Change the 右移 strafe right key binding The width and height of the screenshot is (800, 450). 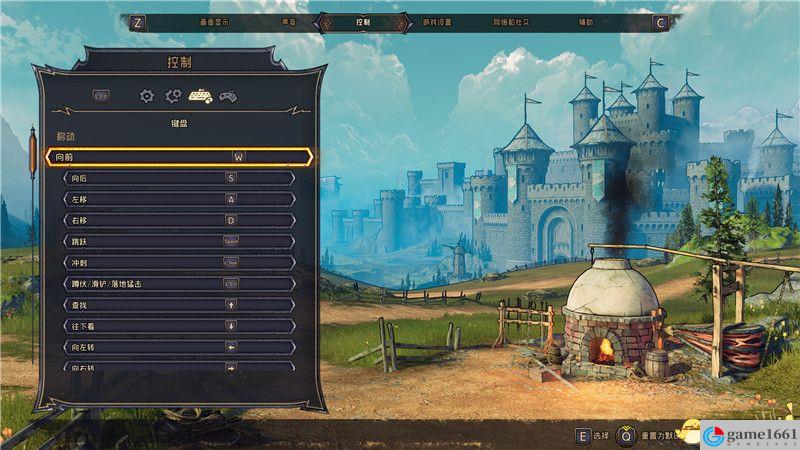coord(179,220)
